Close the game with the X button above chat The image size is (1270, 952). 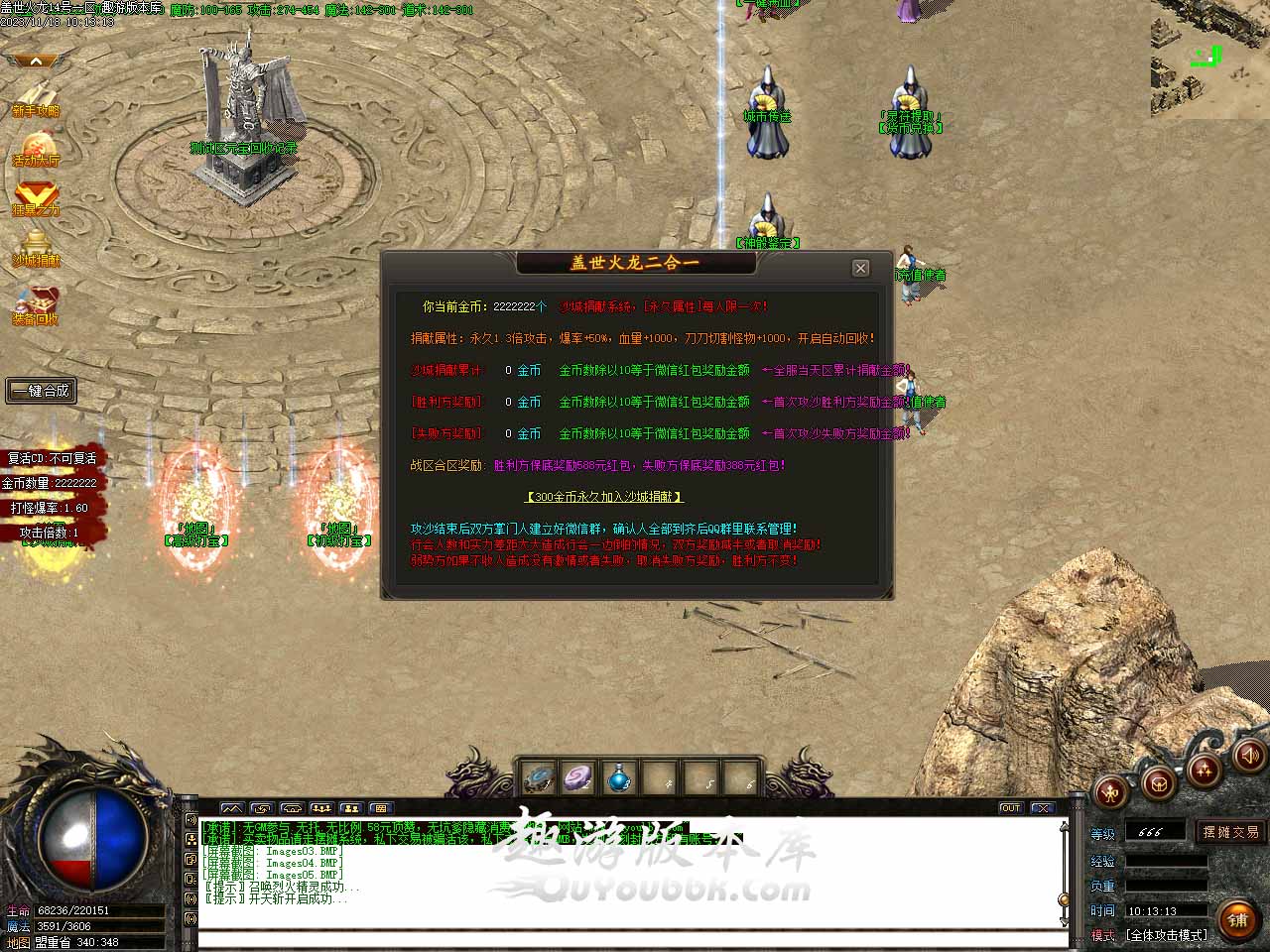[1042, 808]
